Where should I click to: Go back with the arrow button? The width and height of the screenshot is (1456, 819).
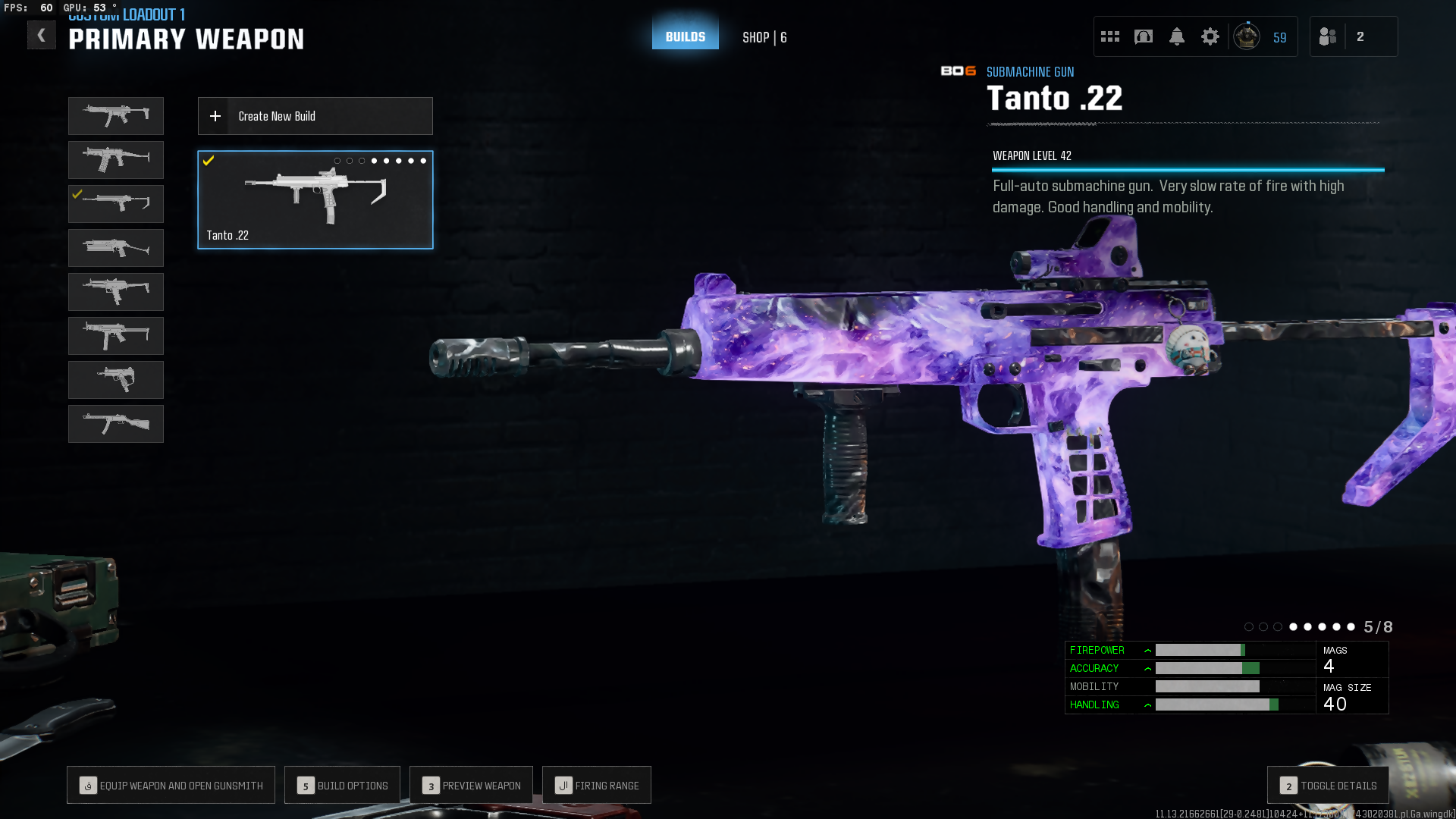(x=42, y=35)
